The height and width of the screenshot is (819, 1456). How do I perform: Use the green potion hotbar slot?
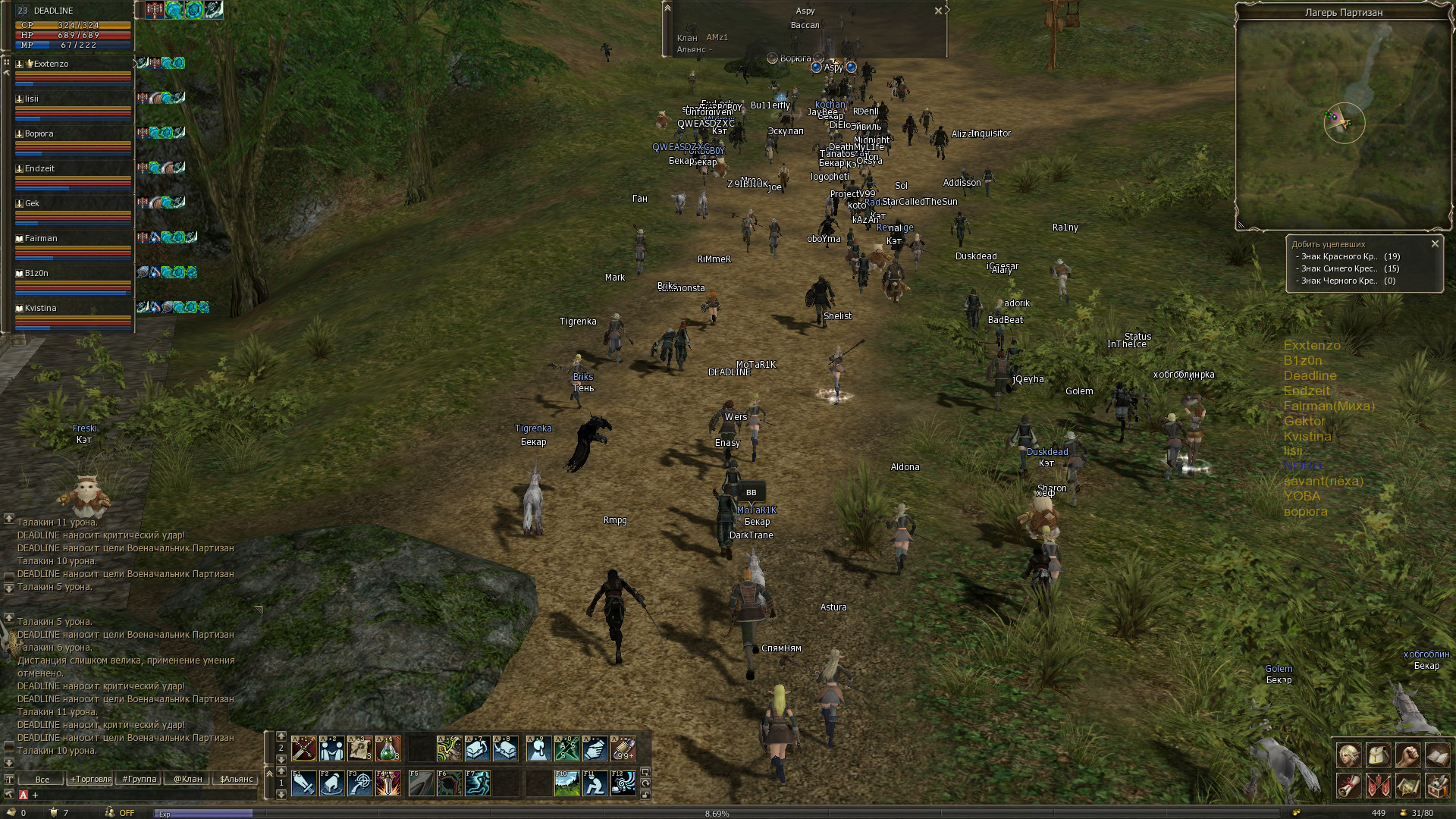[x=388, y=749]
